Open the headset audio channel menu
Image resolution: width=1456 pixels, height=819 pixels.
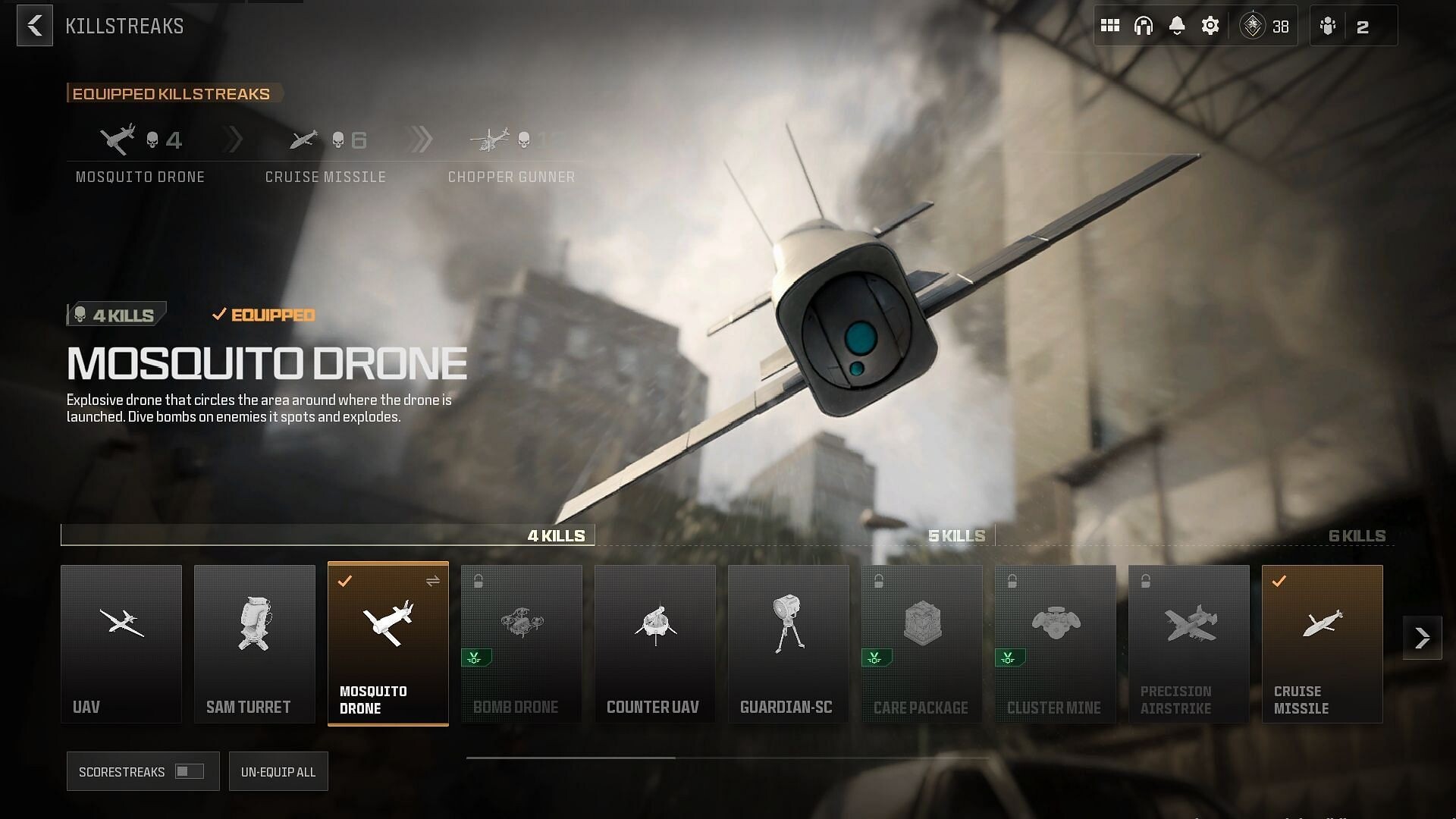click(1144, 25)
